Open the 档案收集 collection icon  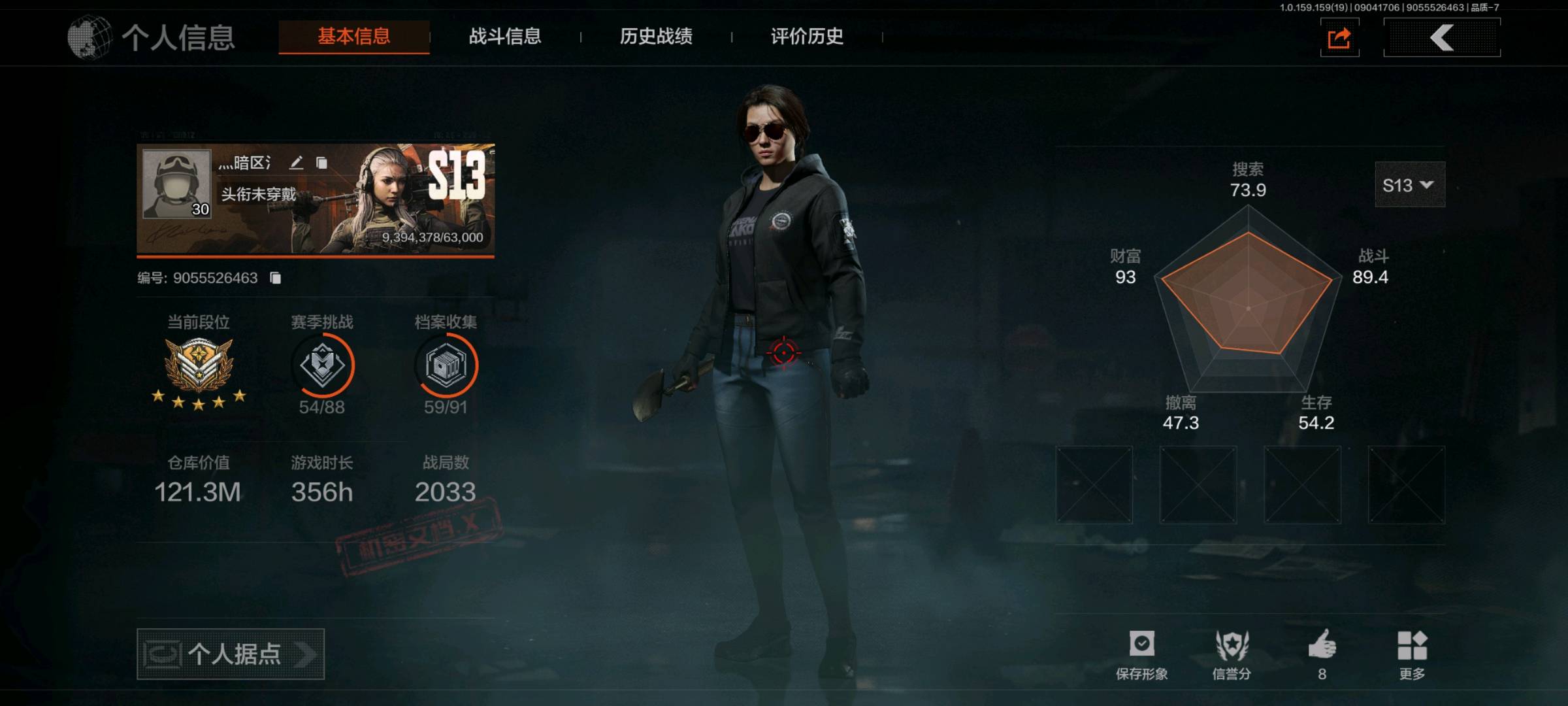pyautogui.click(x=446, y=366)
